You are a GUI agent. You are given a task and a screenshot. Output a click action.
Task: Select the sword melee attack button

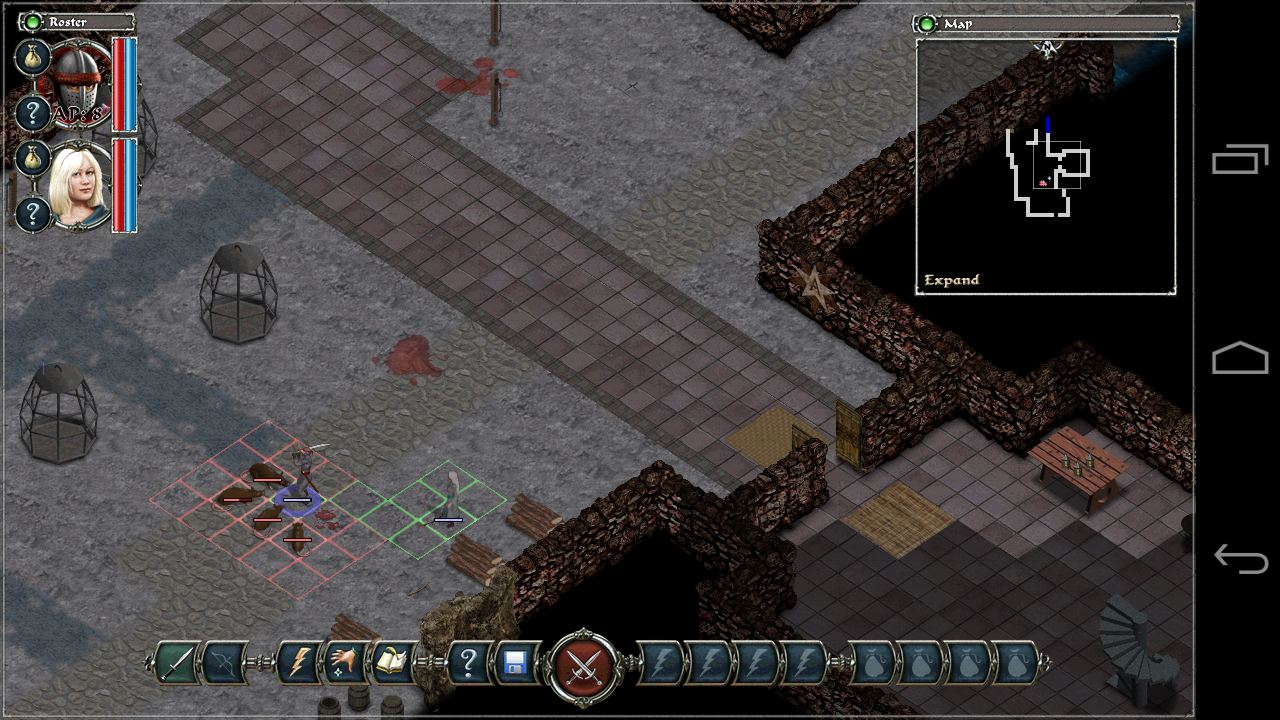176,663
